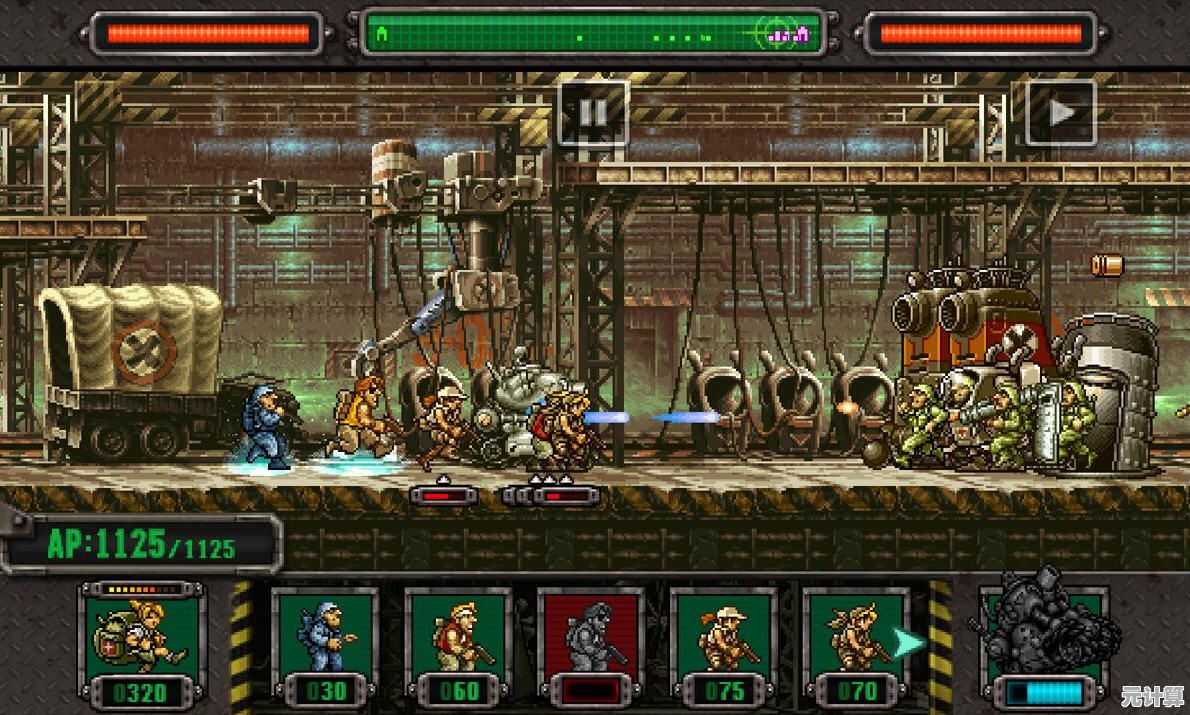This screenshot has height=715, width=1190.
Task: Tap the green battlefield radar
Action: pyautogui.click(x=593, y=34)
